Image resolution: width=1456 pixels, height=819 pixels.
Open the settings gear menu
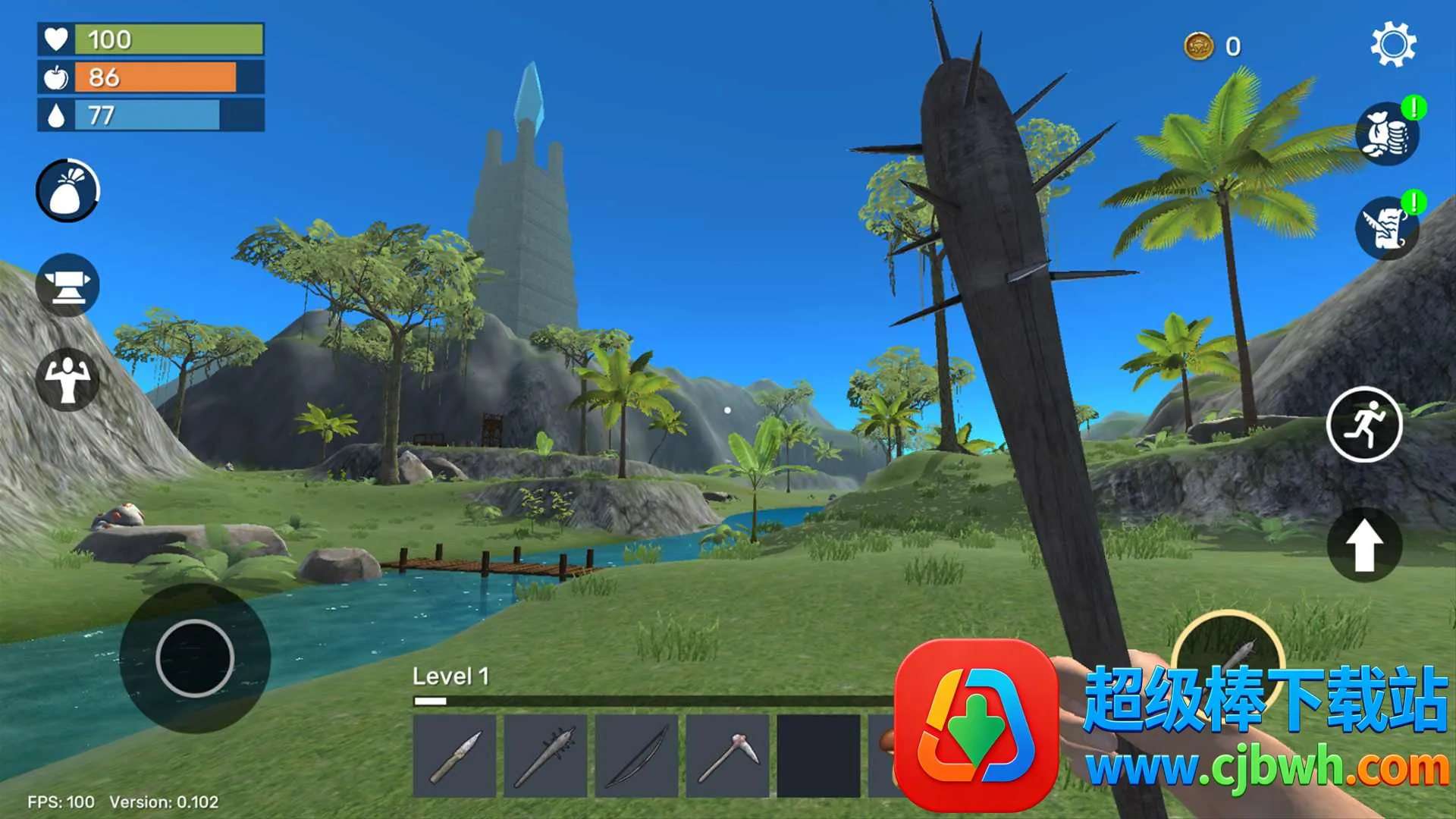click(x=1393, y=45)
